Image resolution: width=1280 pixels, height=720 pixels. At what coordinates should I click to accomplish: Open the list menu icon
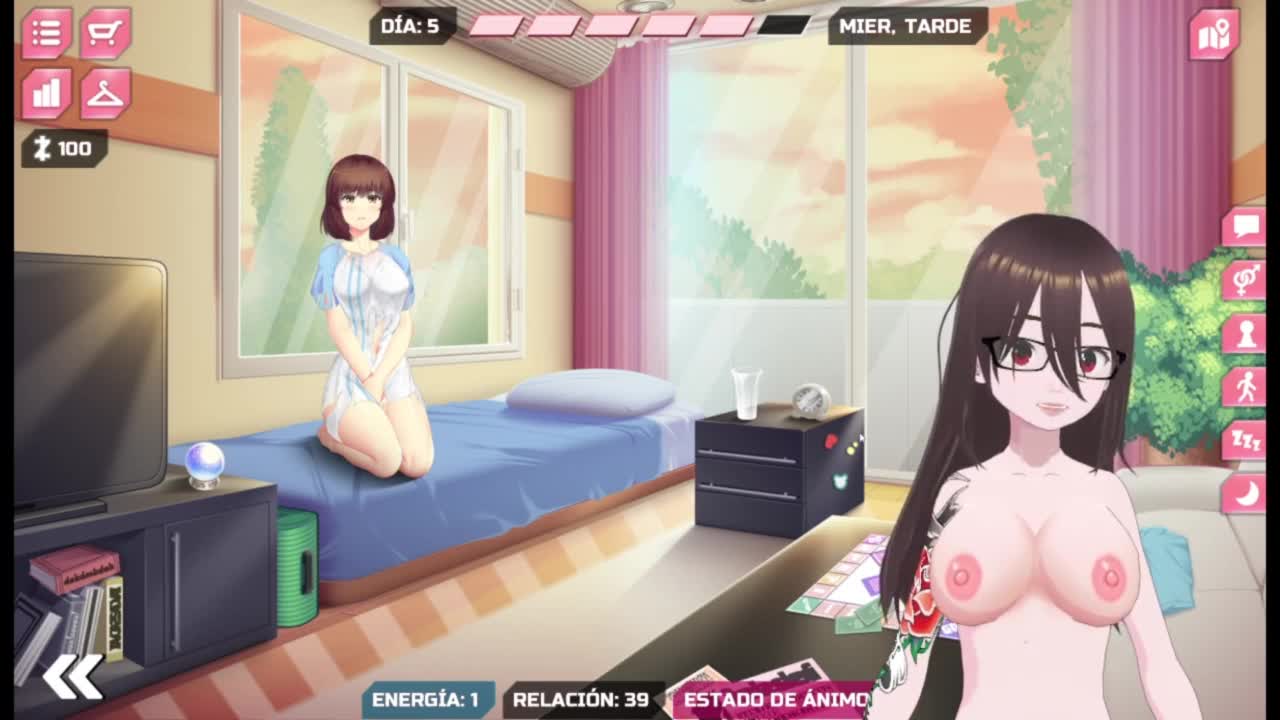click(46, 33)
